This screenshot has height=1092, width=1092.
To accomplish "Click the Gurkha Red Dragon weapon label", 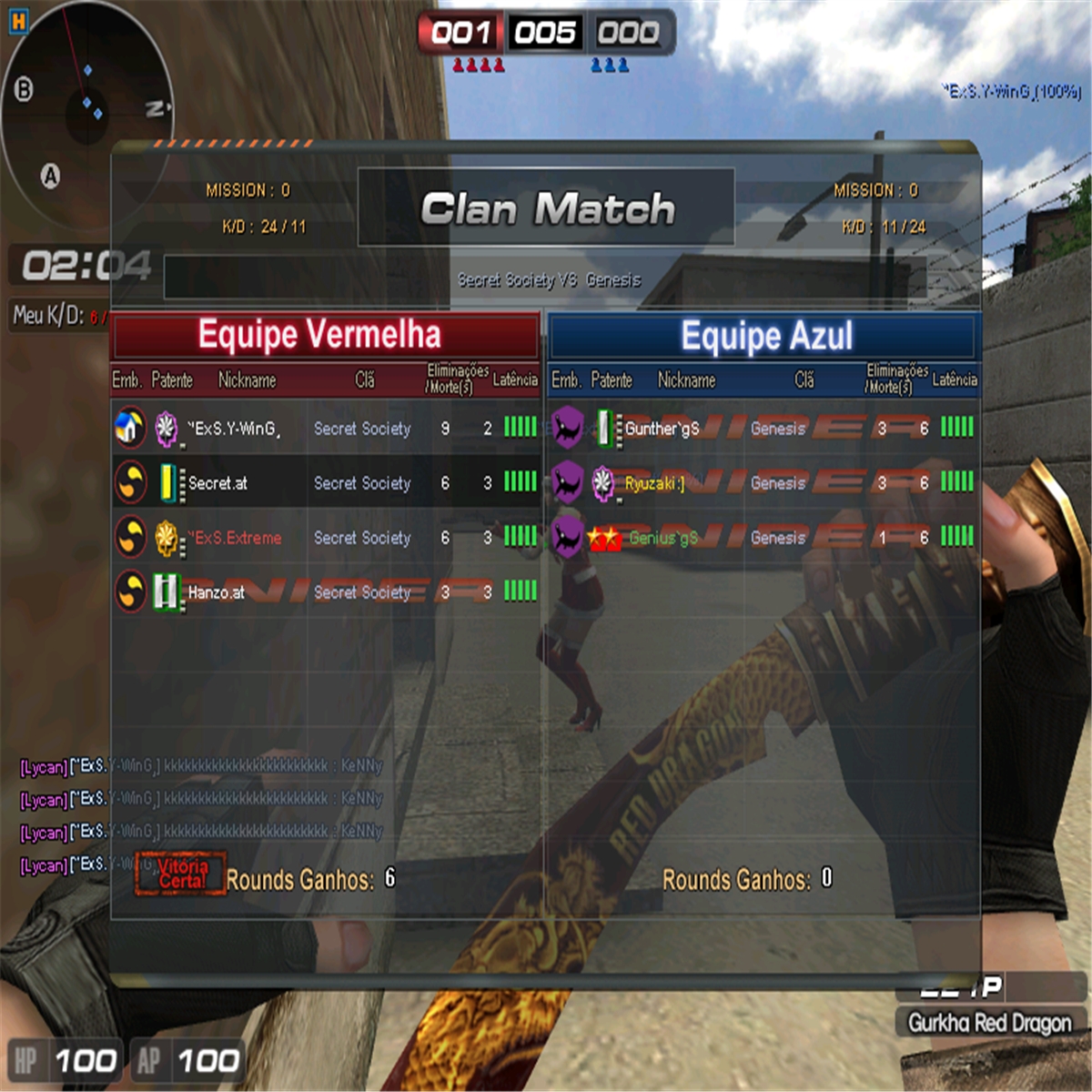I will pyautogui.click(x=989, y=1023).
